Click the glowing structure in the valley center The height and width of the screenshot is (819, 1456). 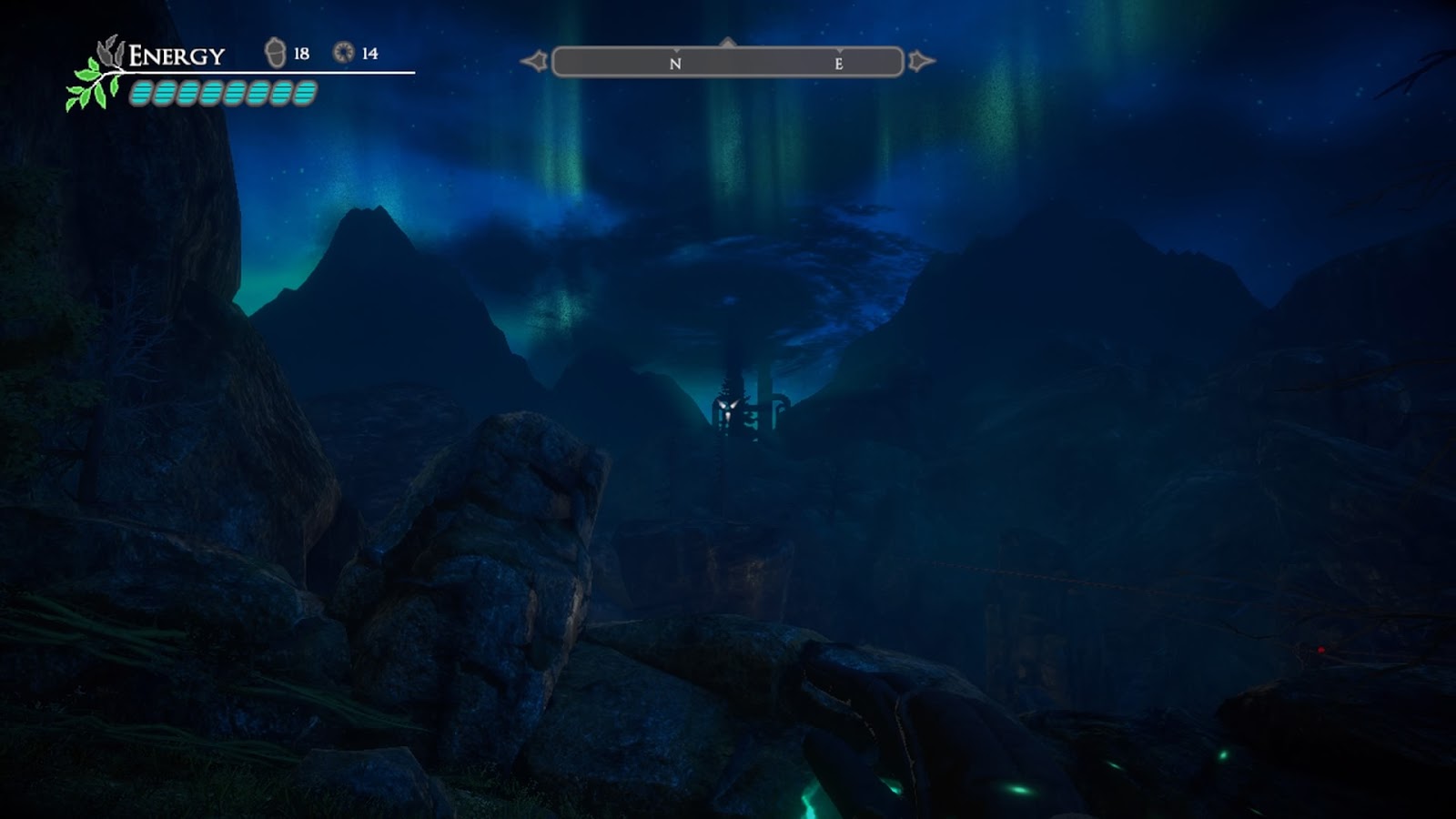728,405
